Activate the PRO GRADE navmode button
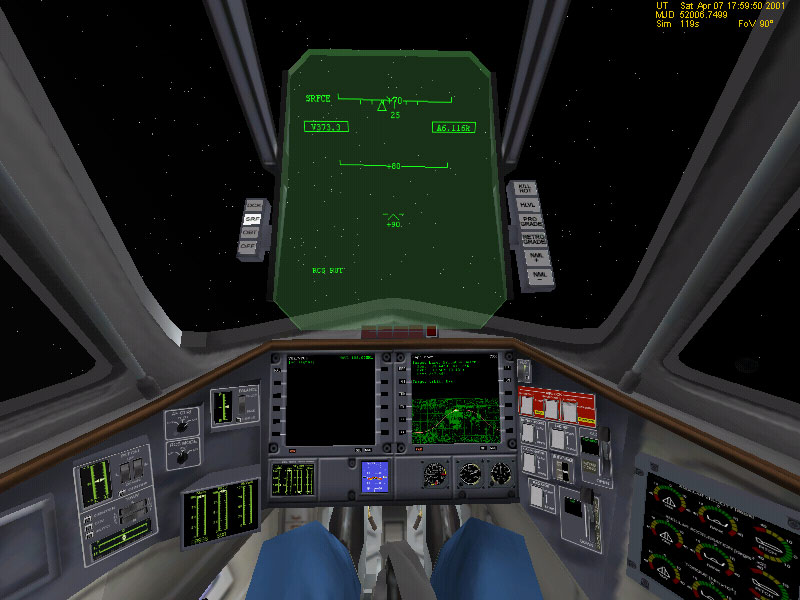Image resolution: width=800 pixels, height=600 pixels. (531, 220)
